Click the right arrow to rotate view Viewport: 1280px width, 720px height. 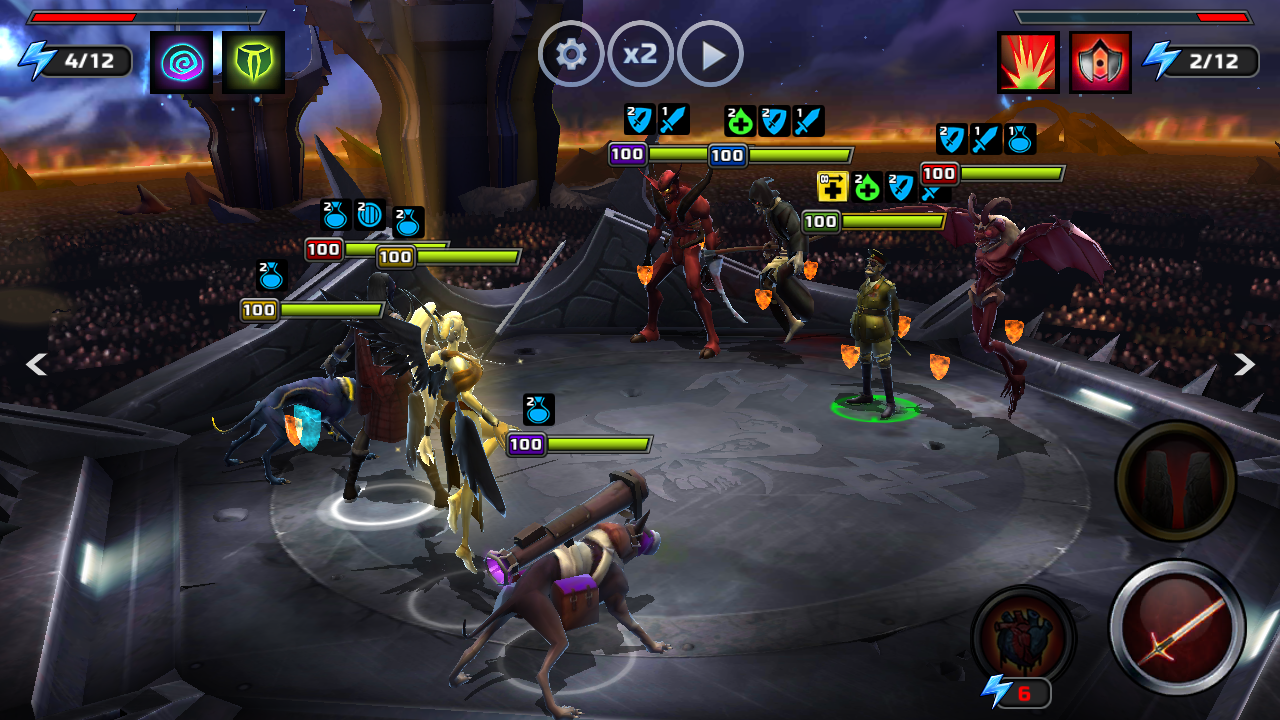1244,365
